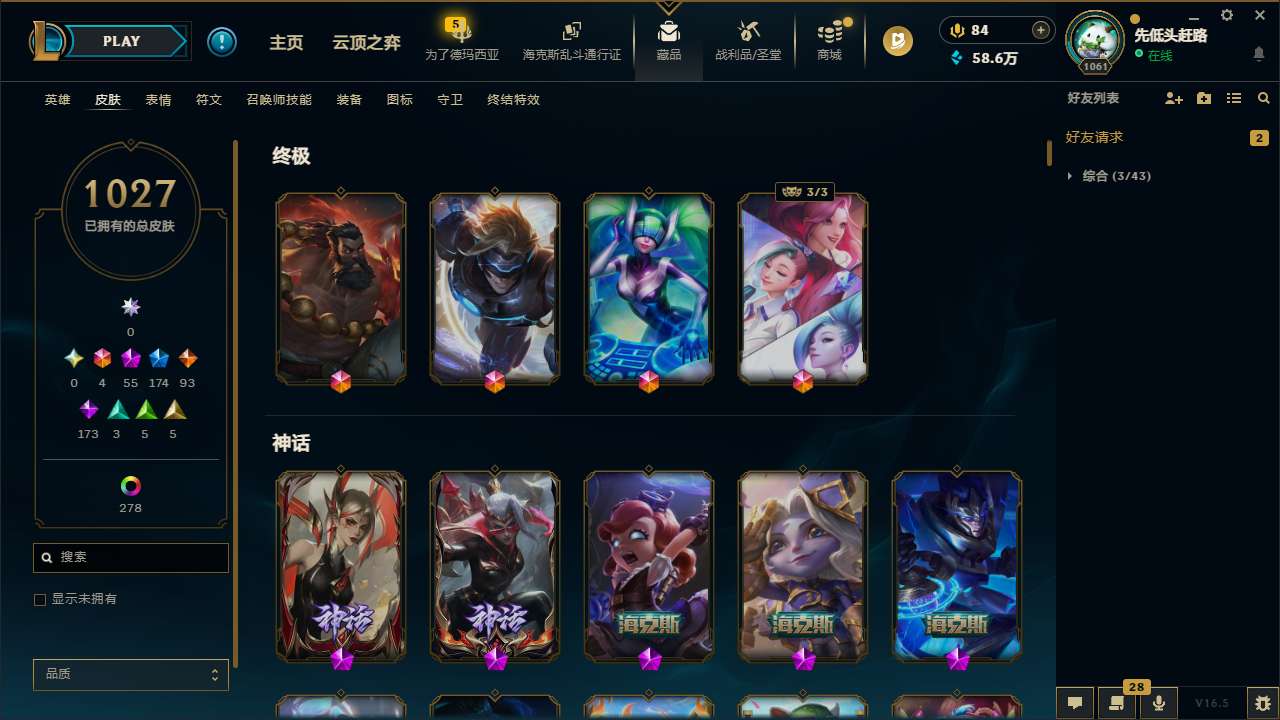Click the friends search magnifier icon
The image size is (1280, 720).
[1263, 97]
